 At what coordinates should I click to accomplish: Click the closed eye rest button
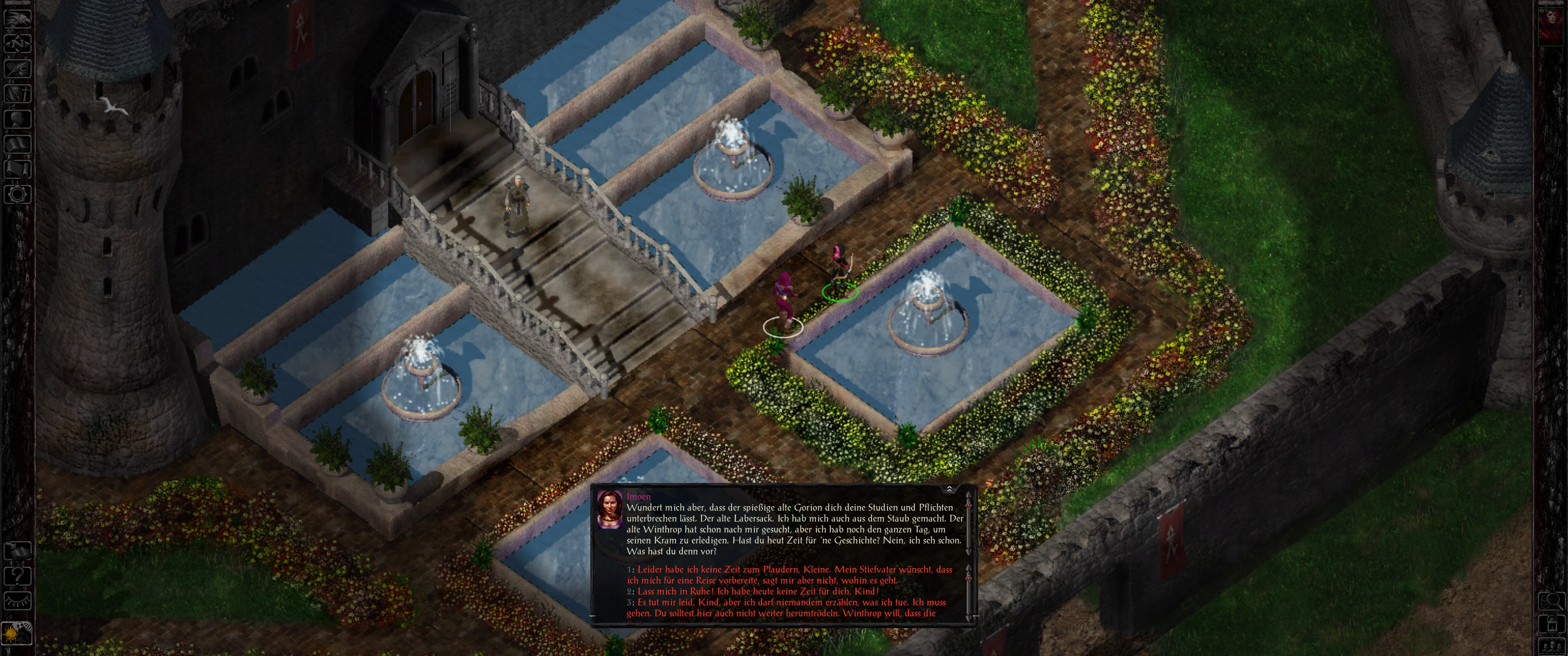click(x=17, y=601)
